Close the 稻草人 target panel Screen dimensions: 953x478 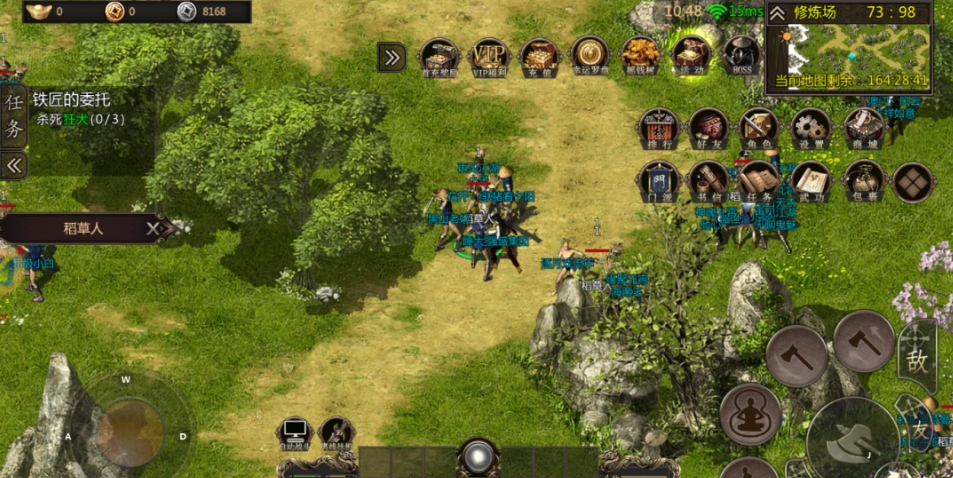tap(154, 229)
